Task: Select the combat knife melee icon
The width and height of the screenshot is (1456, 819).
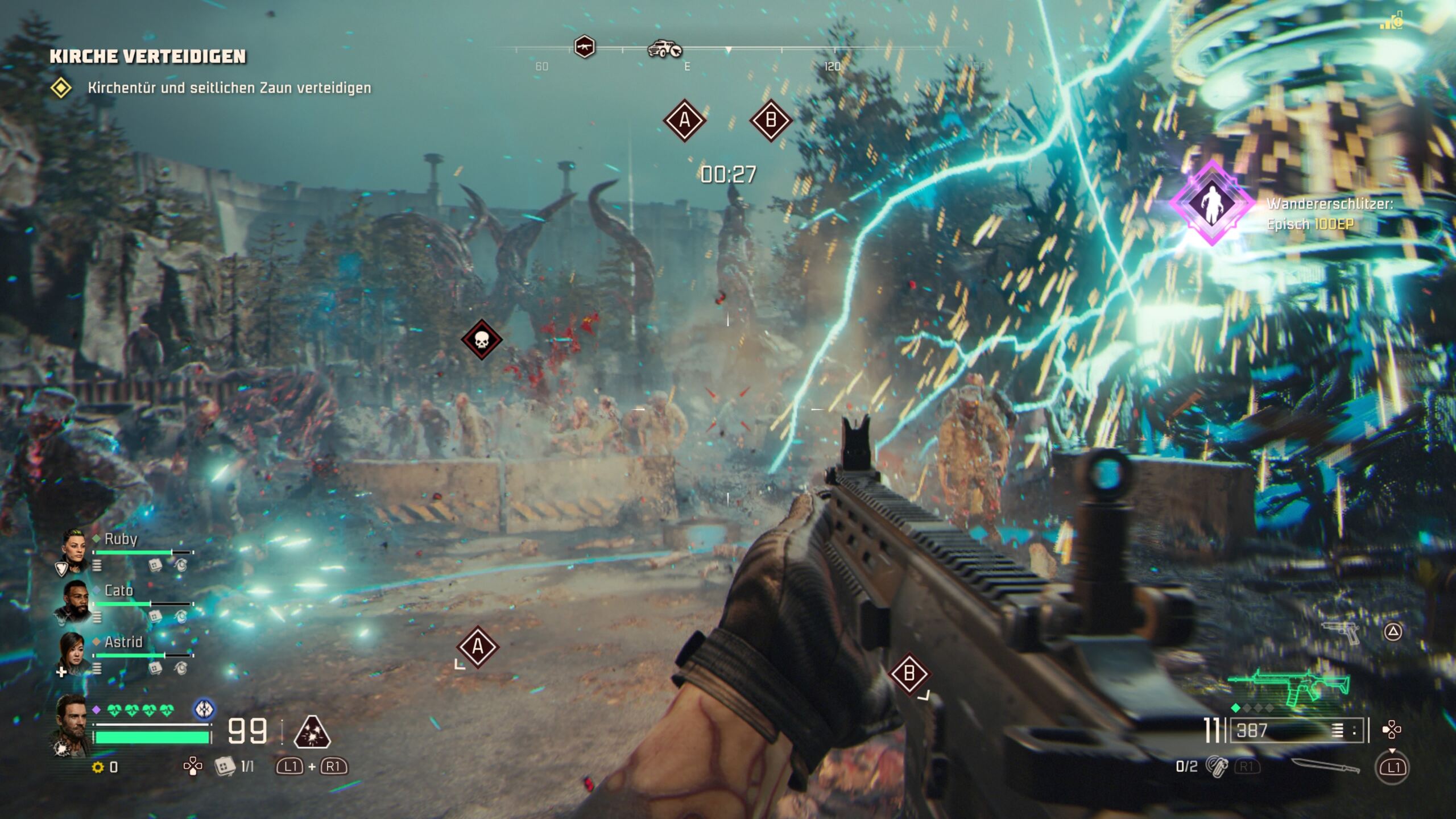Action: point(1325,766)
